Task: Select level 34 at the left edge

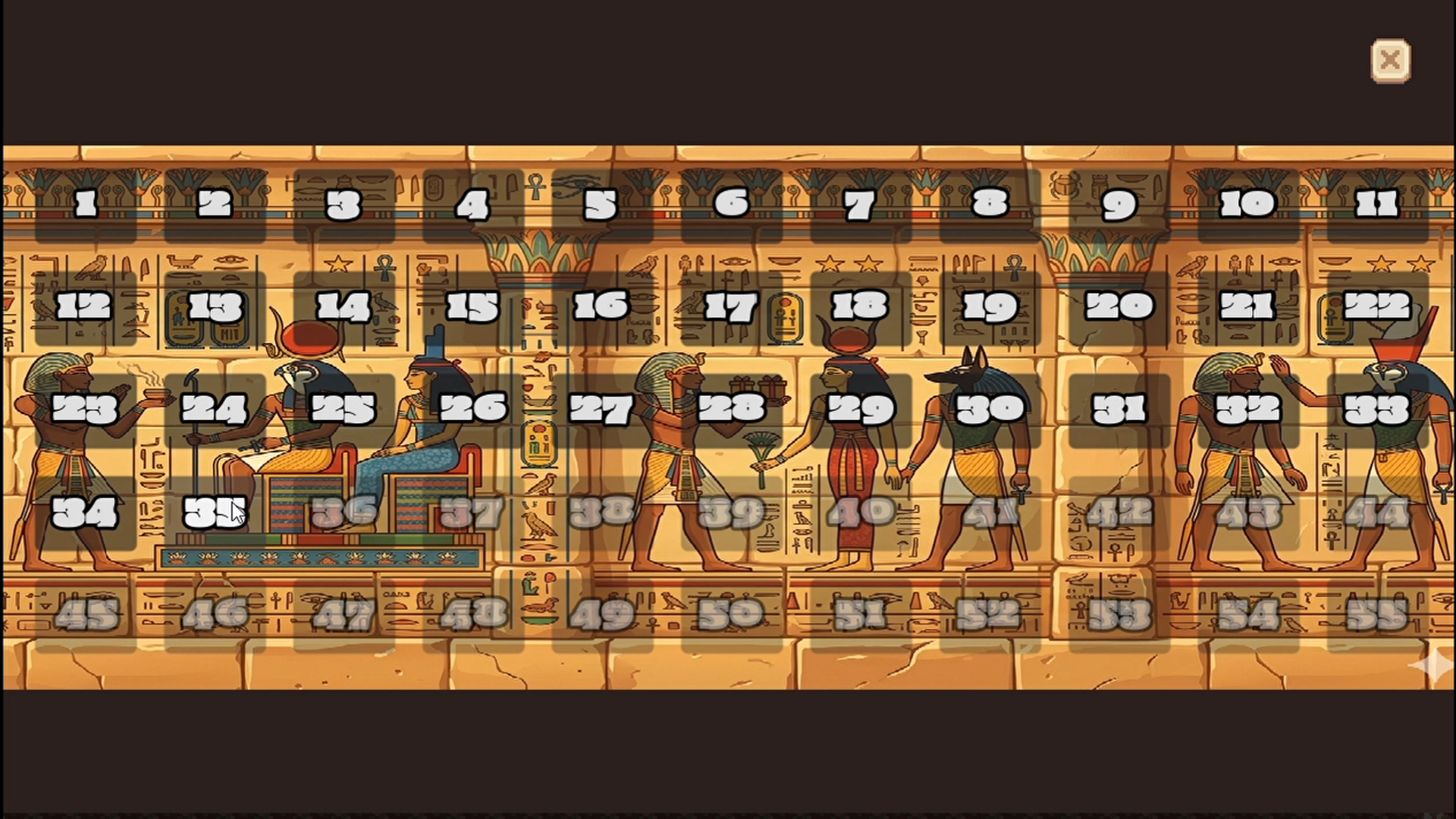Action: [86, 513]
